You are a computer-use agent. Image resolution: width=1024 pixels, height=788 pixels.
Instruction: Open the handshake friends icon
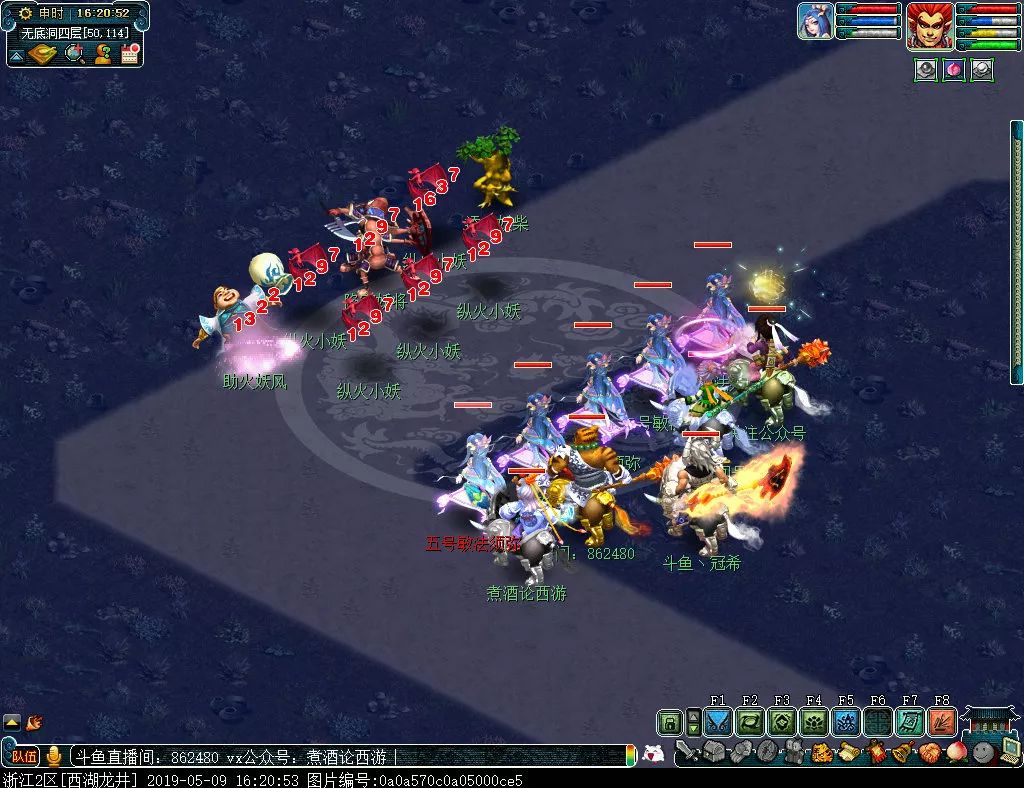pos(928,752)
